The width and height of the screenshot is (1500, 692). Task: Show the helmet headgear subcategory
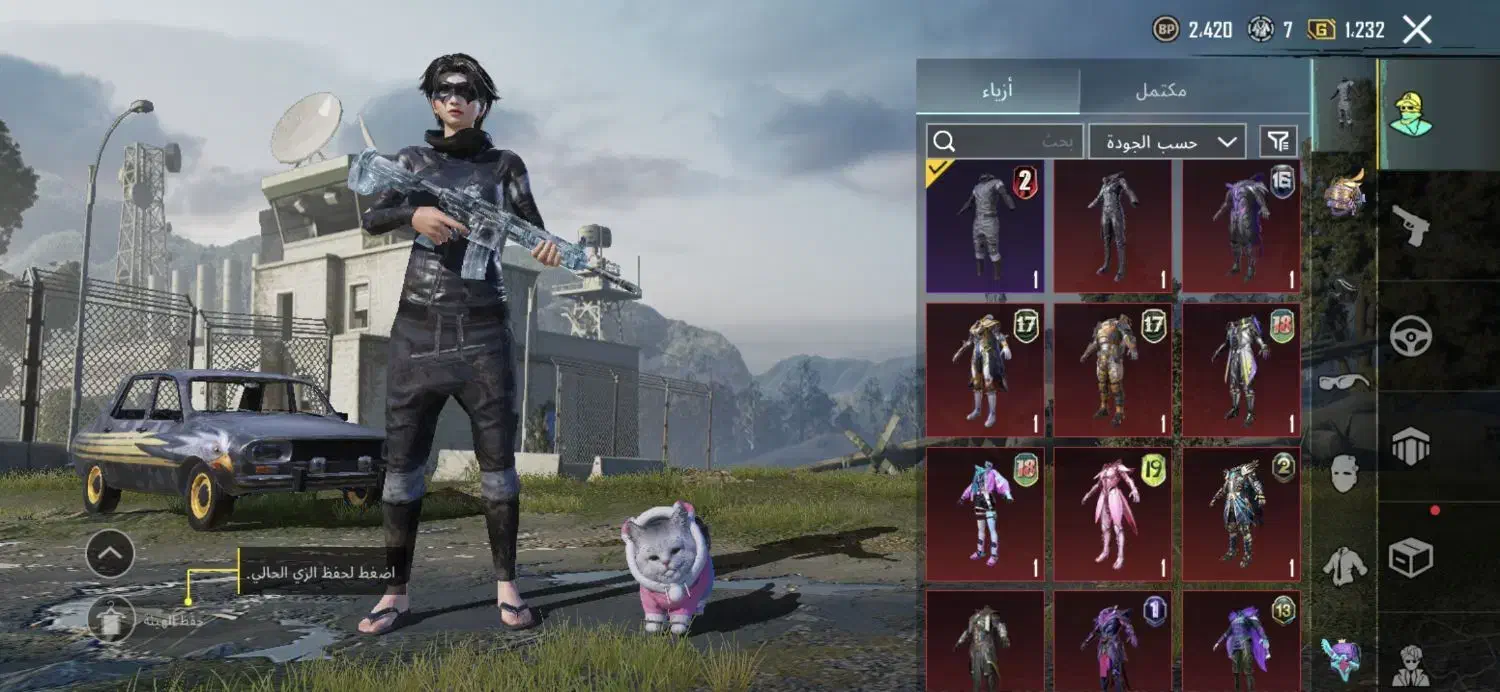1343,195
